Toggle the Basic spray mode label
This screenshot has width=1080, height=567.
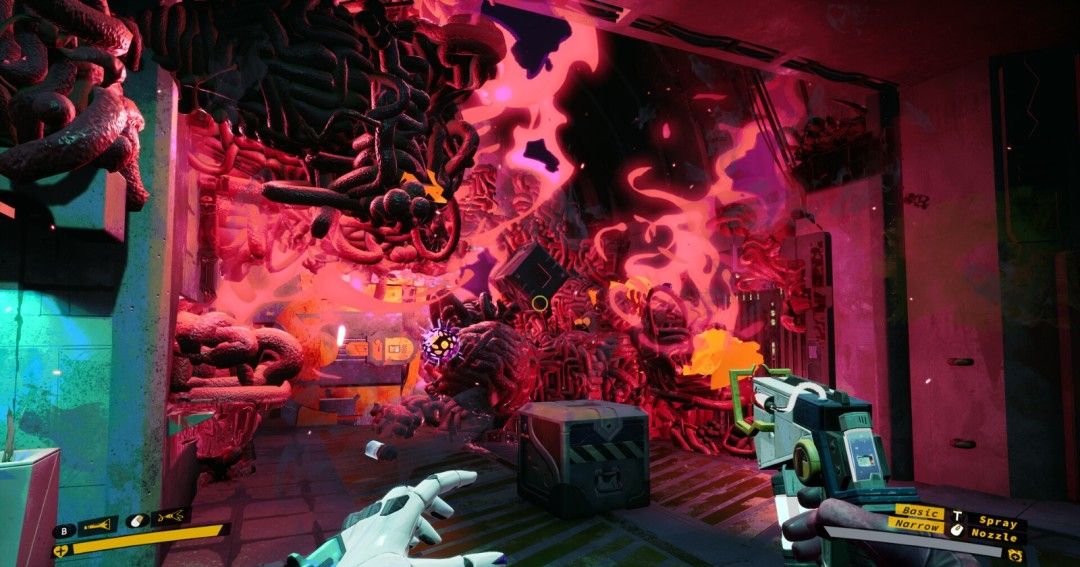(920, 511)
